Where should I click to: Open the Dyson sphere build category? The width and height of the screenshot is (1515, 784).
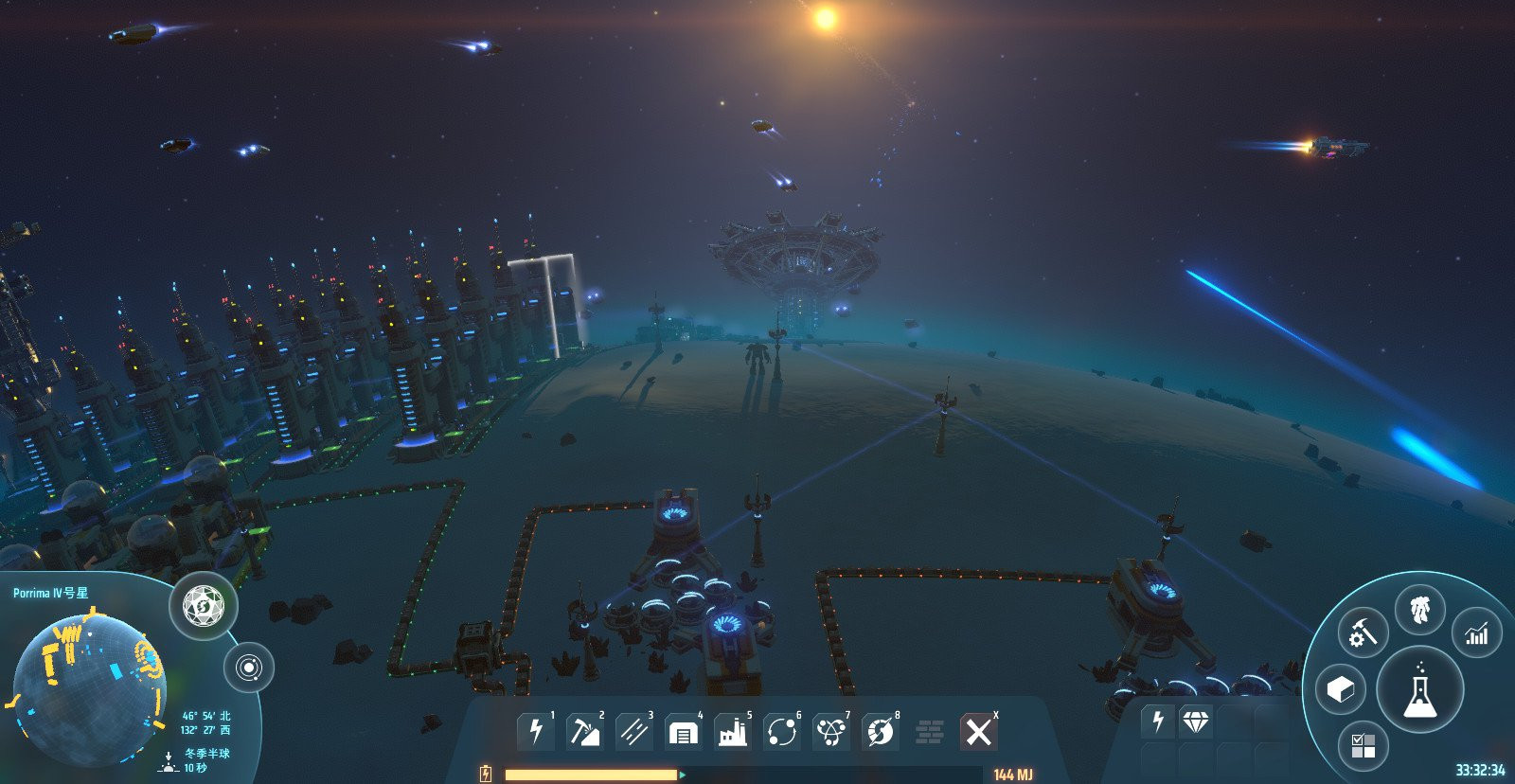coord(880,732)
